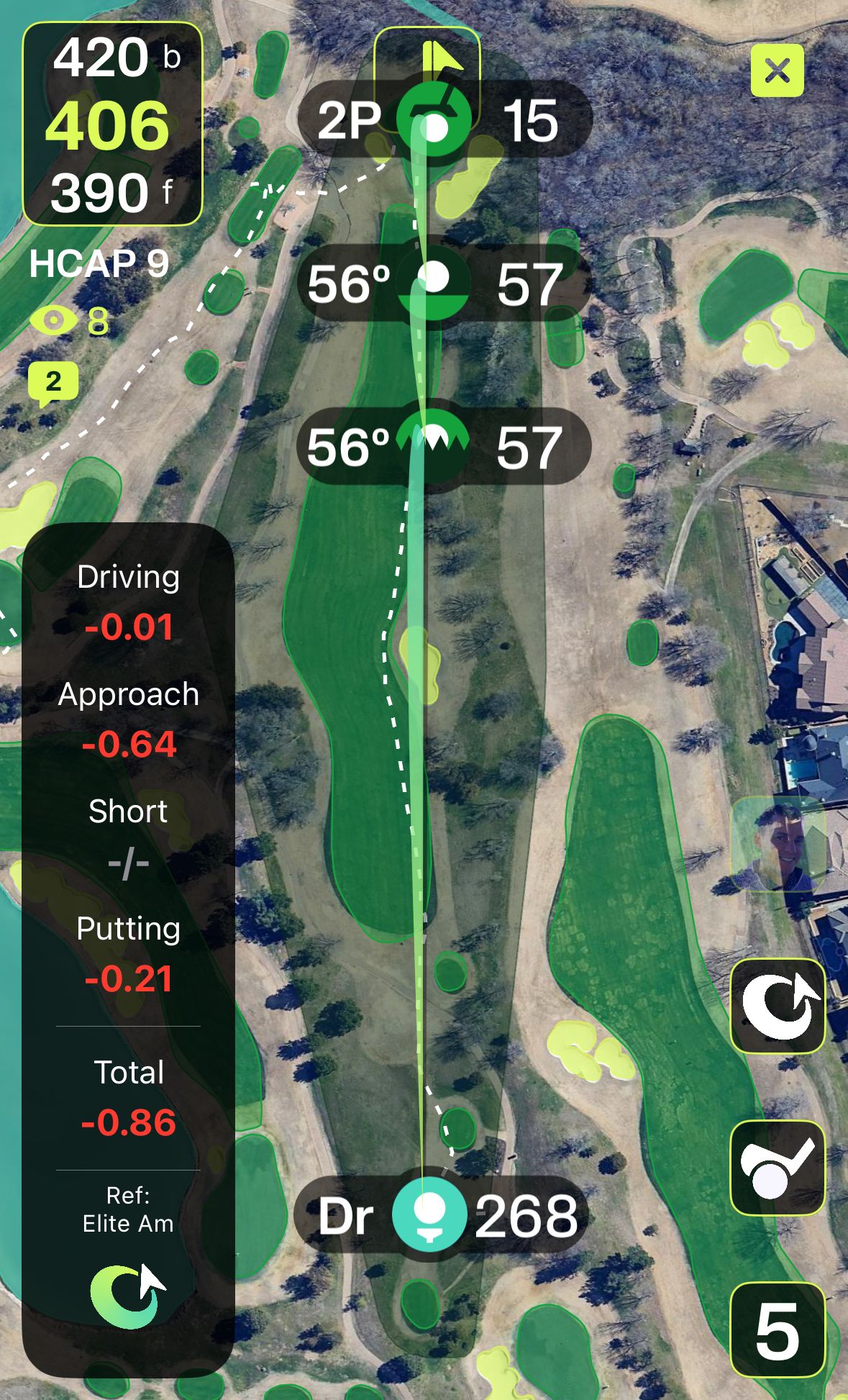The image size is (848, 1400).
Task: Open the comments bubble showing 2
Action: (53, 383)
